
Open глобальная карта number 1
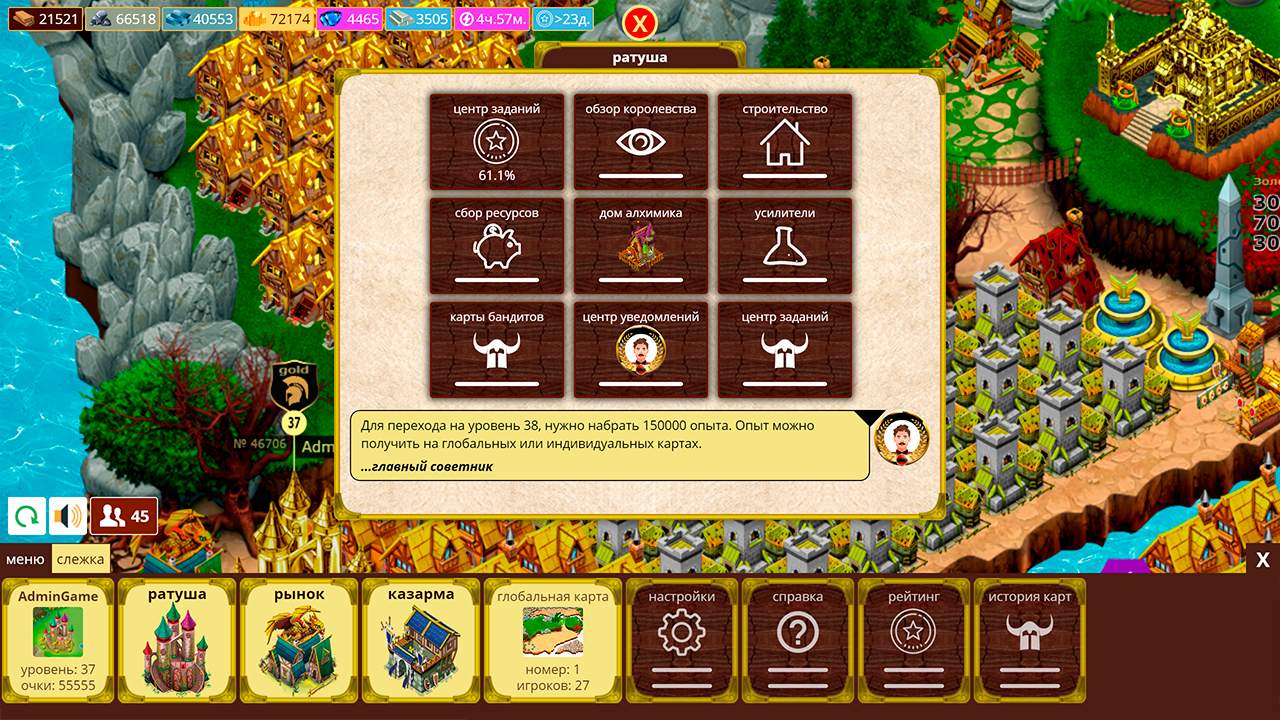tap(554, 638)
